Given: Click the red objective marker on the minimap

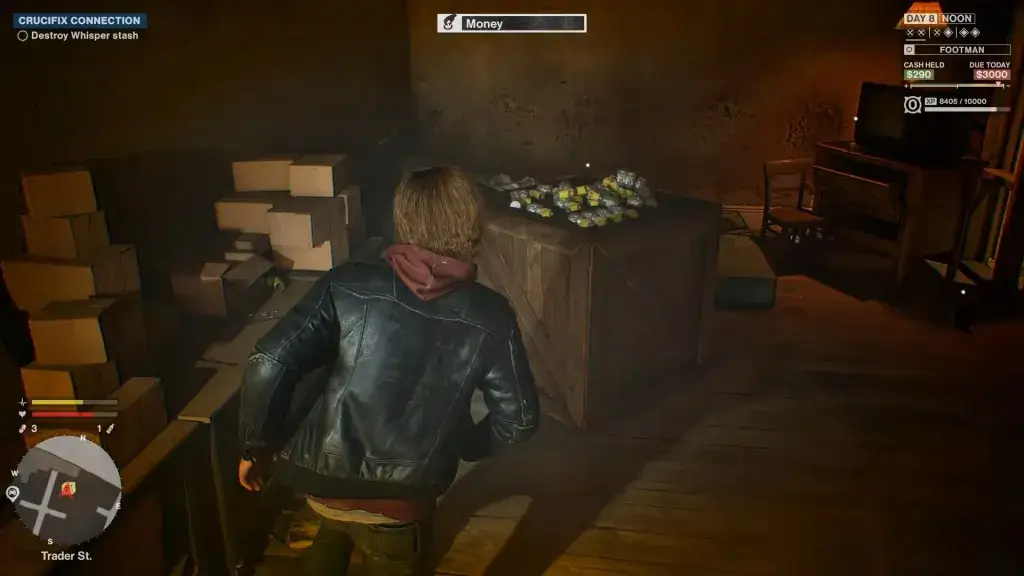Looking at the screenshot, I should coord(68,488).
